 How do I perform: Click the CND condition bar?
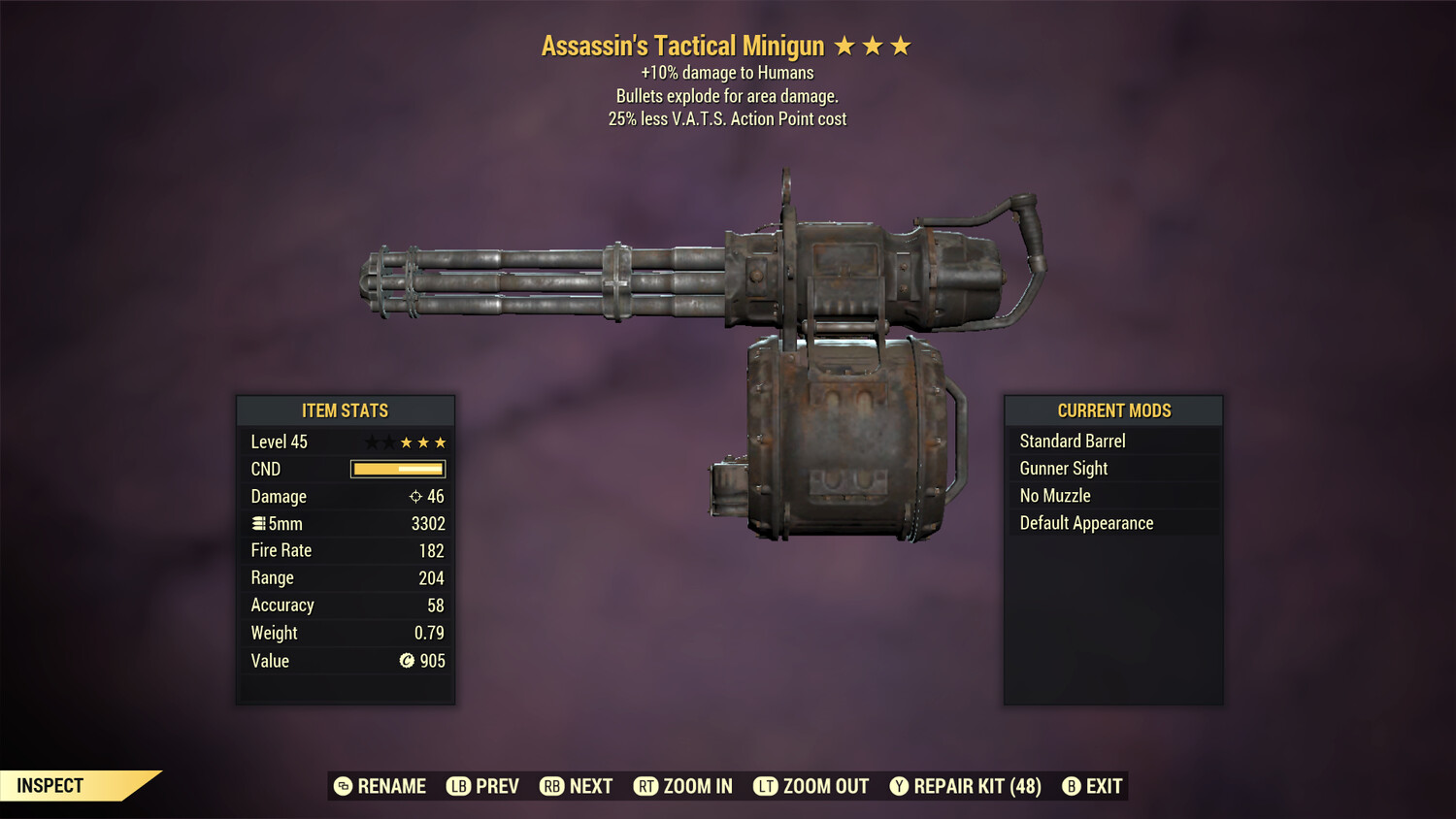click(x=397, y=469)
